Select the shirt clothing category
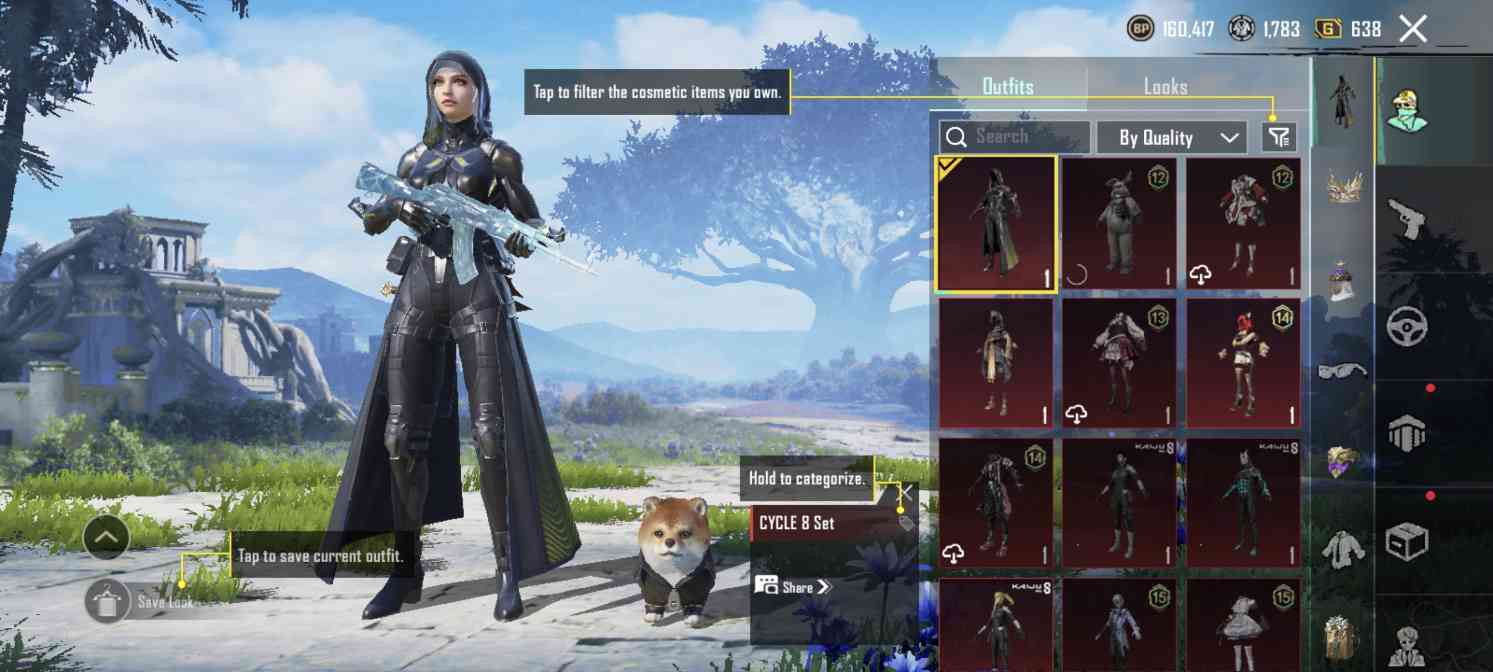The image size is (1493, 672). [1342, 550]
